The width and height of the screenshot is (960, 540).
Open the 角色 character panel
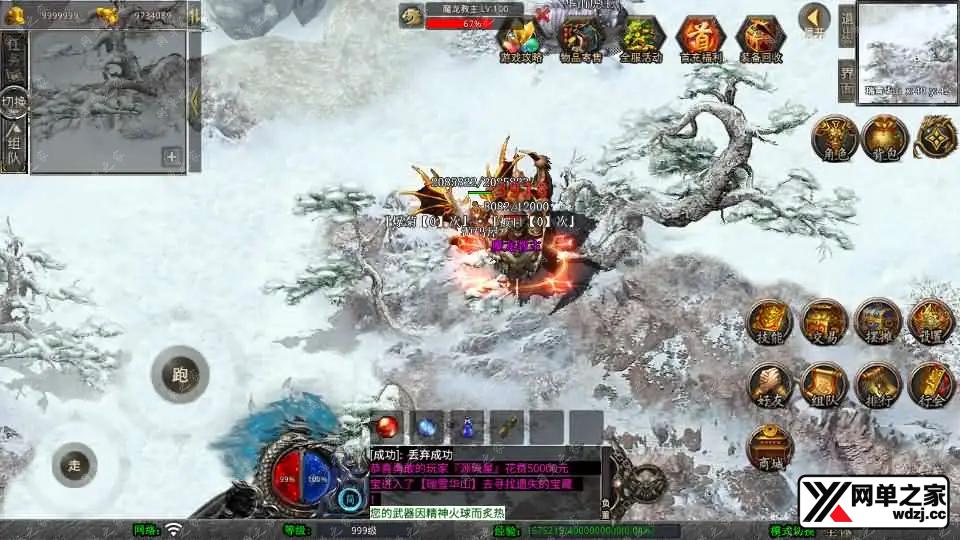832,138
